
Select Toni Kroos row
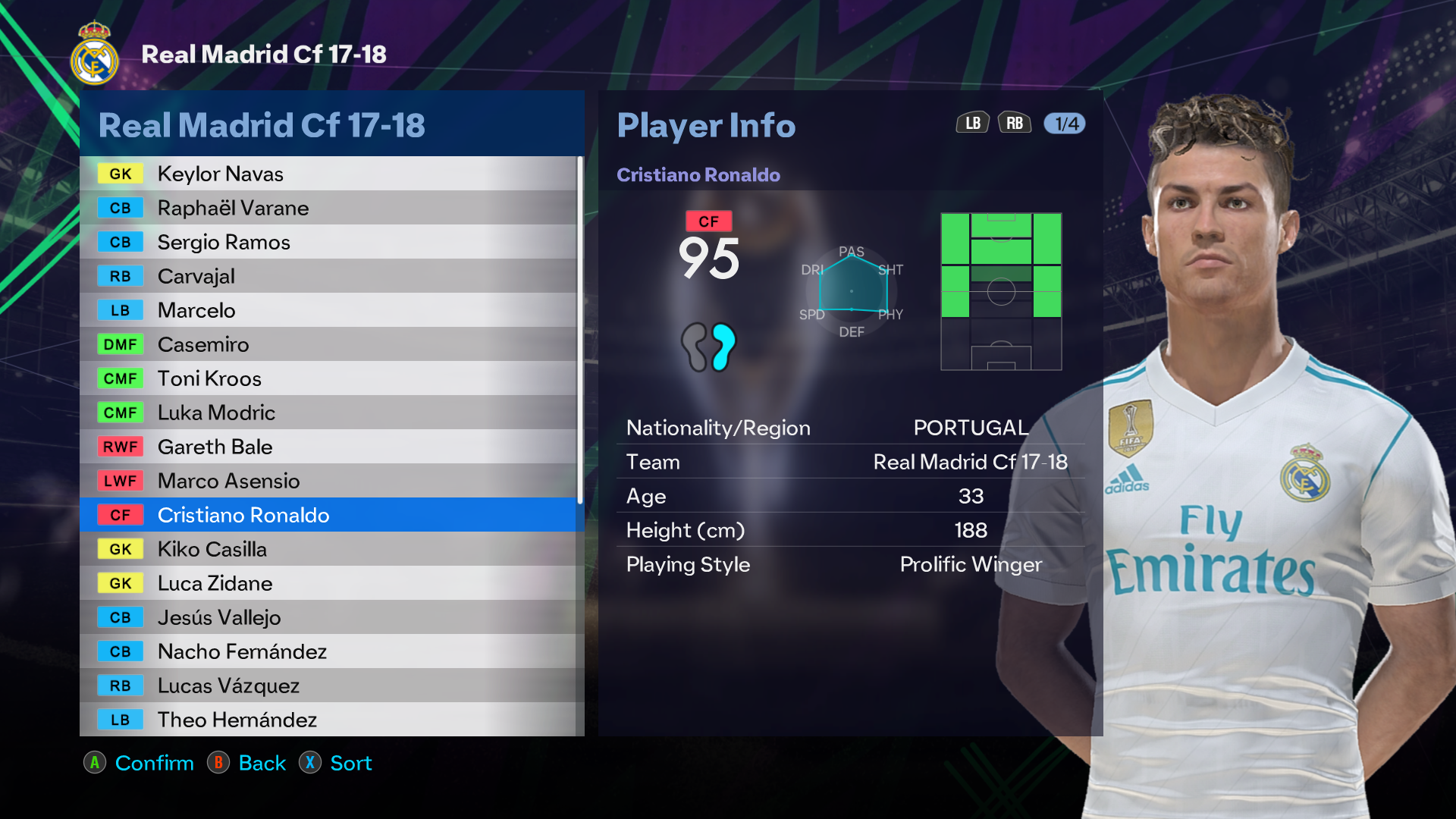(x=328, y=378)
